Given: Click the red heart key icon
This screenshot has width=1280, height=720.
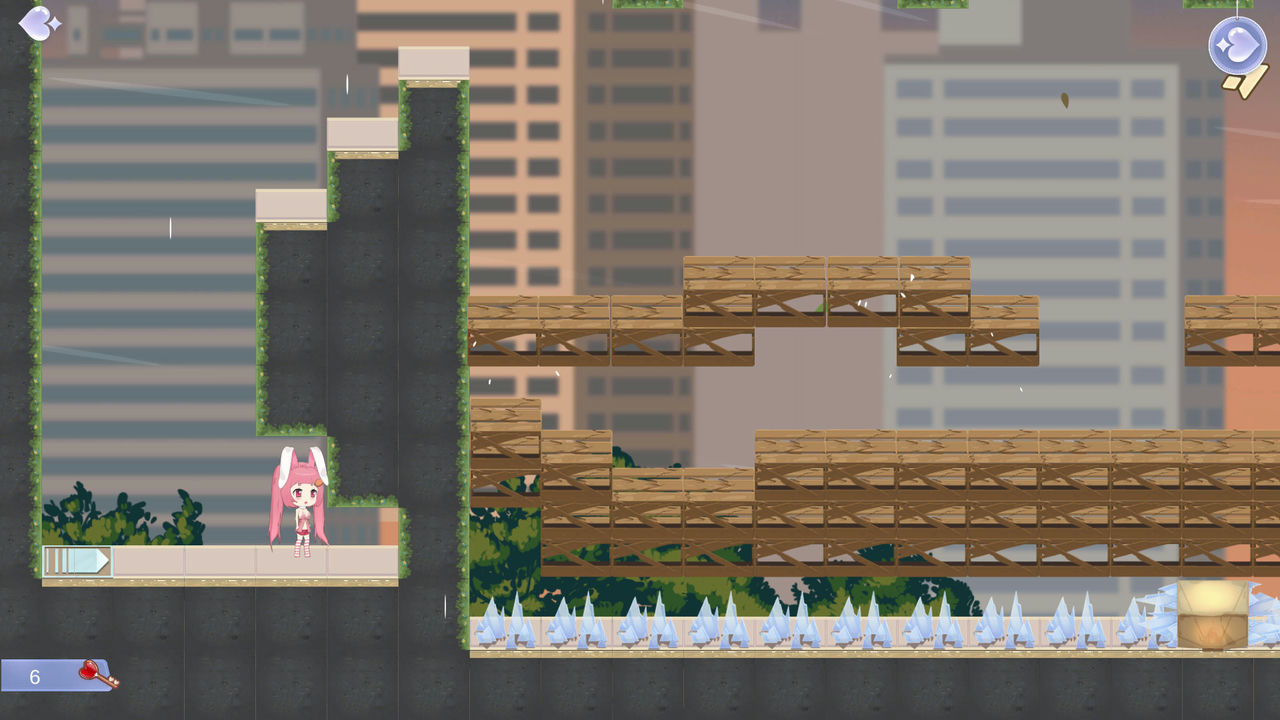Looking at the screenshot, I should tap(88, 674).
